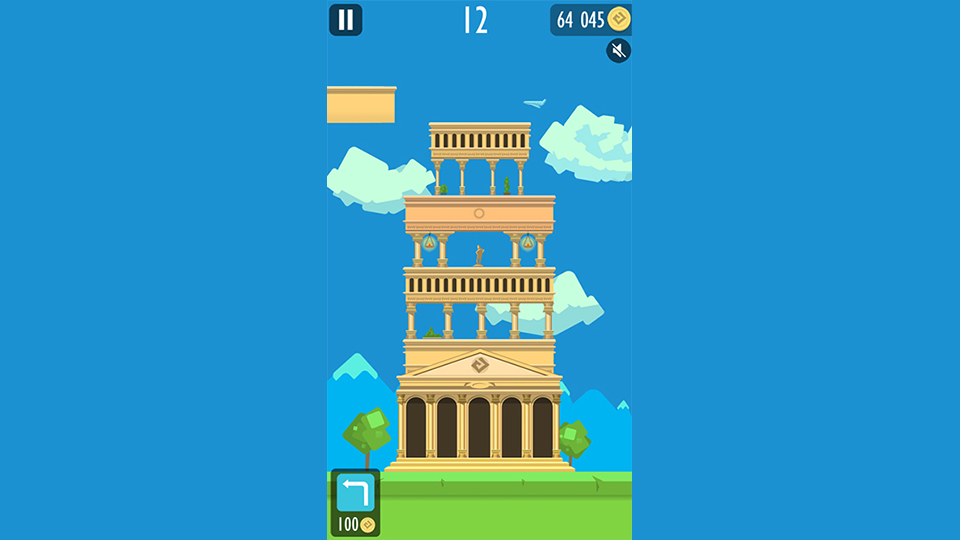Open the coin balance shop

591,20
